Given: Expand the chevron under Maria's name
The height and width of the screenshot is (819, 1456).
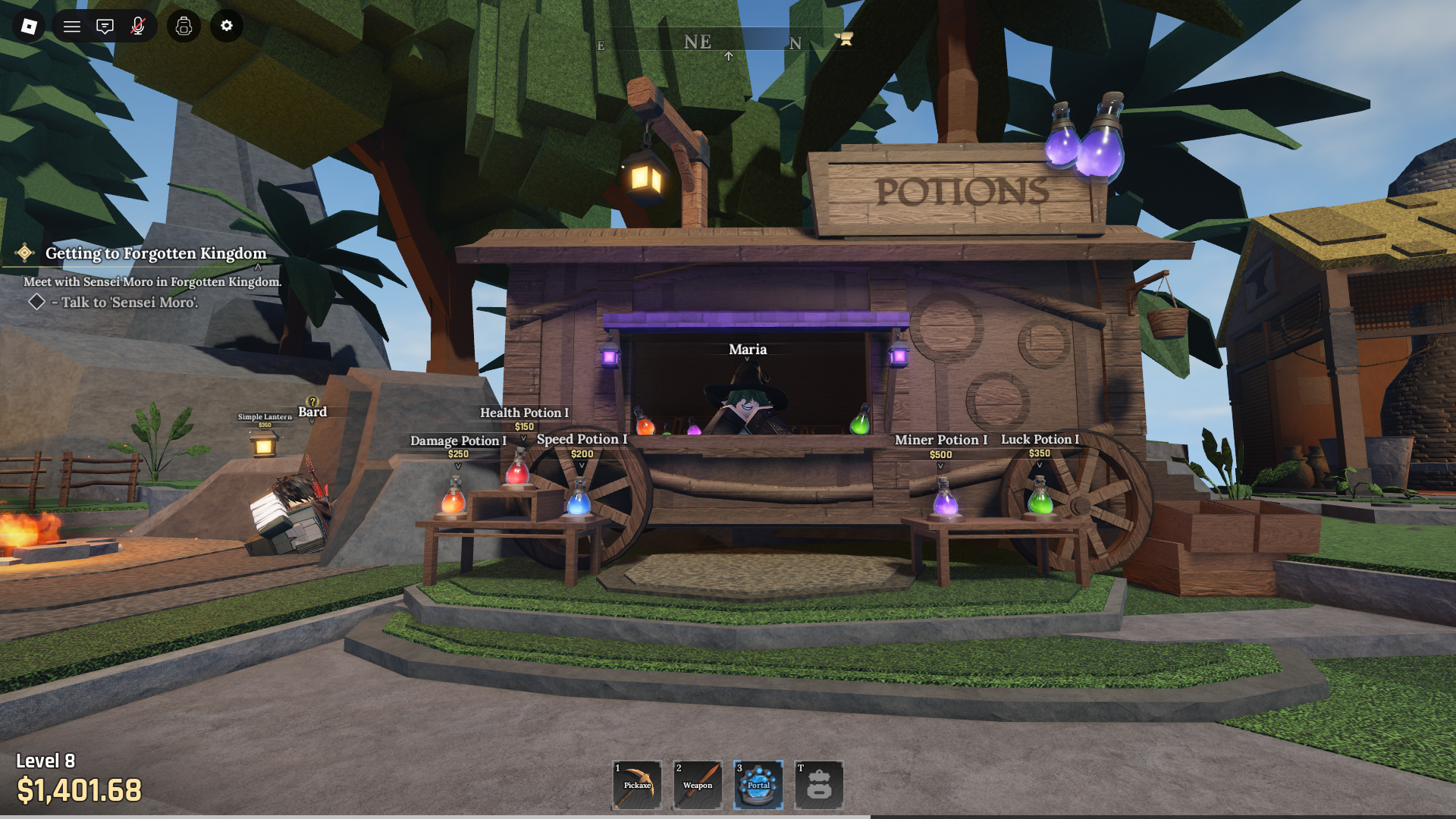Looking at the screenshot, I should click(x=748, y=360).
